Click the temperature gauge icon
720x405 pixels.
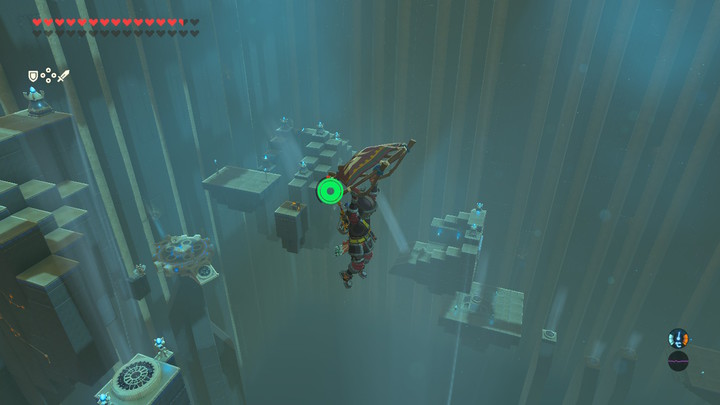678,338
